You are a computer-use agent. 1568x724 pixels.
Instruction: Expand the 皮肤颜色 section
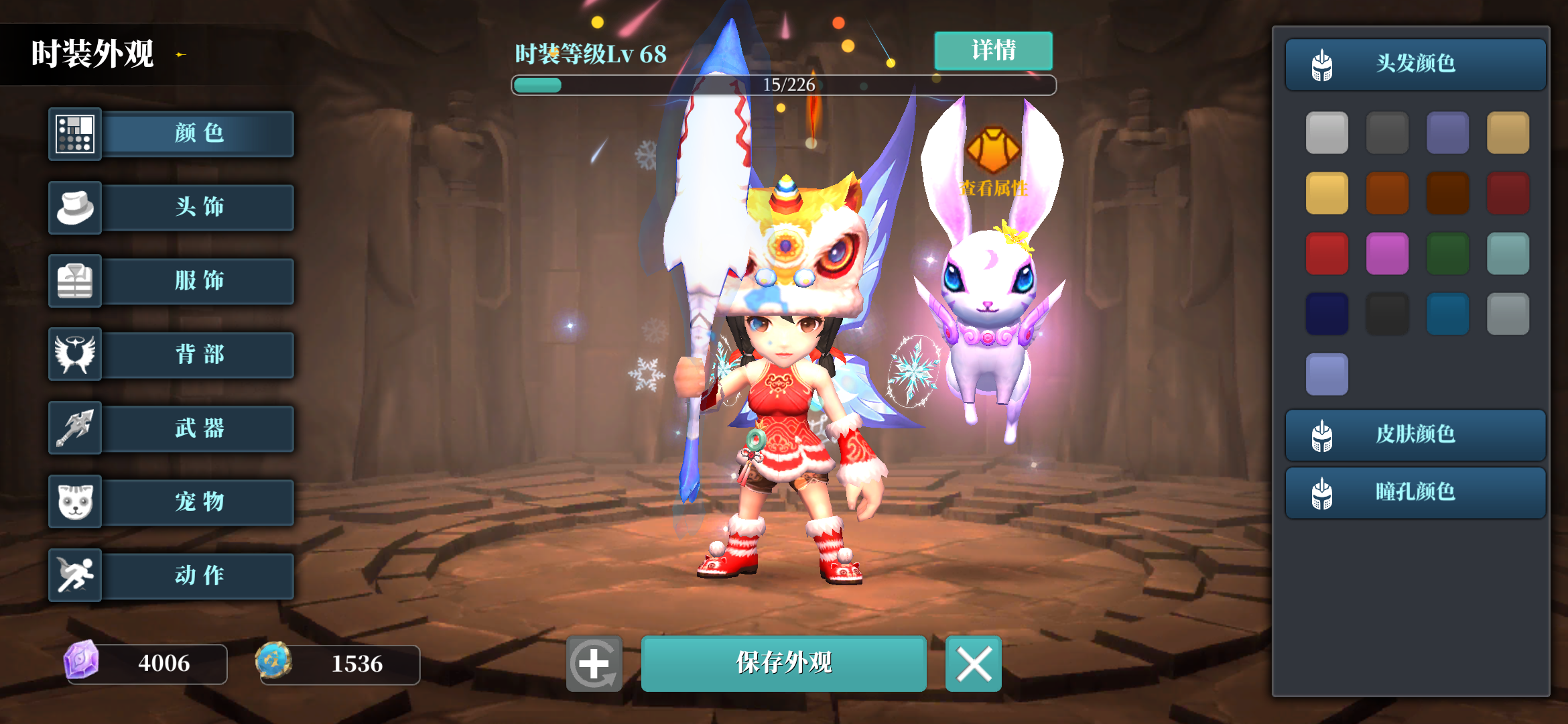tap(1414, 434)
